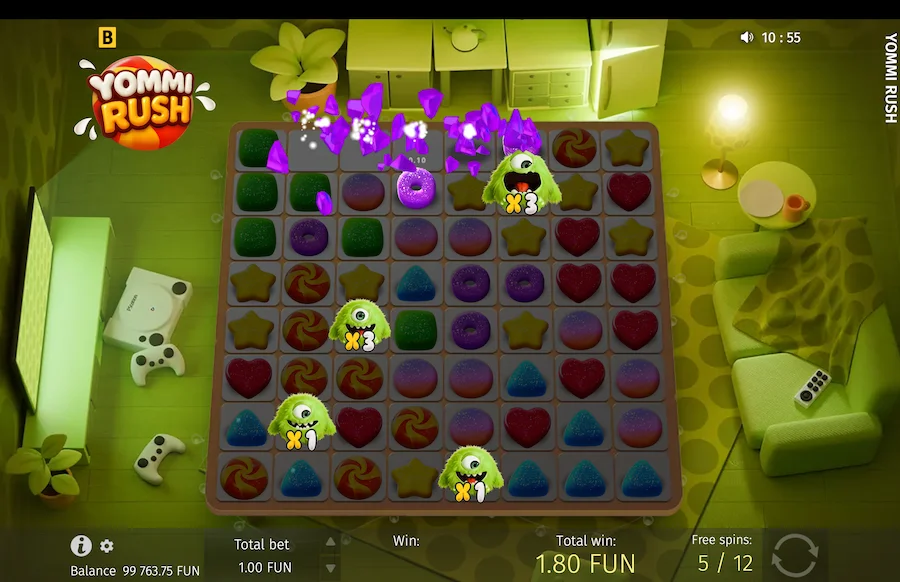This screenshot has height=582, width=900.
Task: Hit the circular-arrows spin button
Action: tap(795, 555)
